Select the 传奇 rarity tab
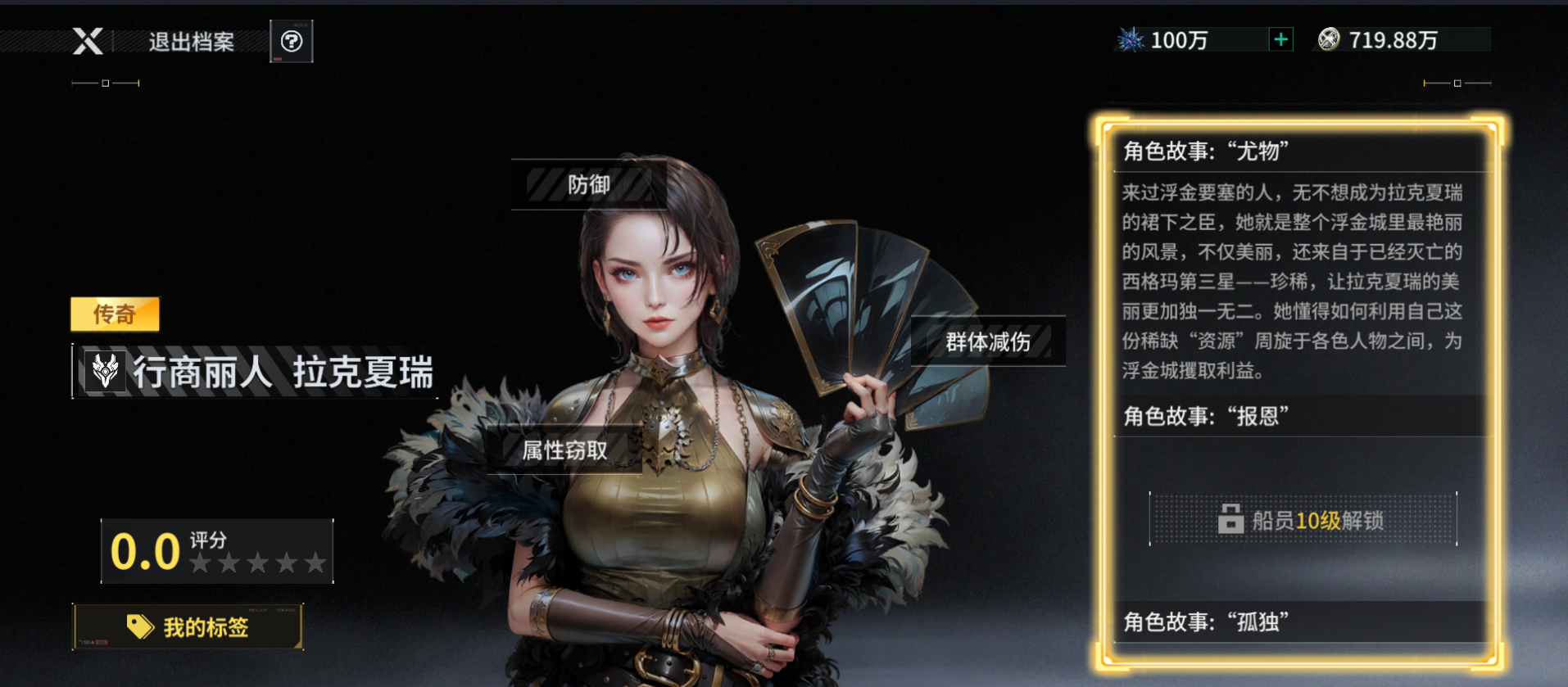The height and width of the screenshot is (687, 1568). pos(115,314)
